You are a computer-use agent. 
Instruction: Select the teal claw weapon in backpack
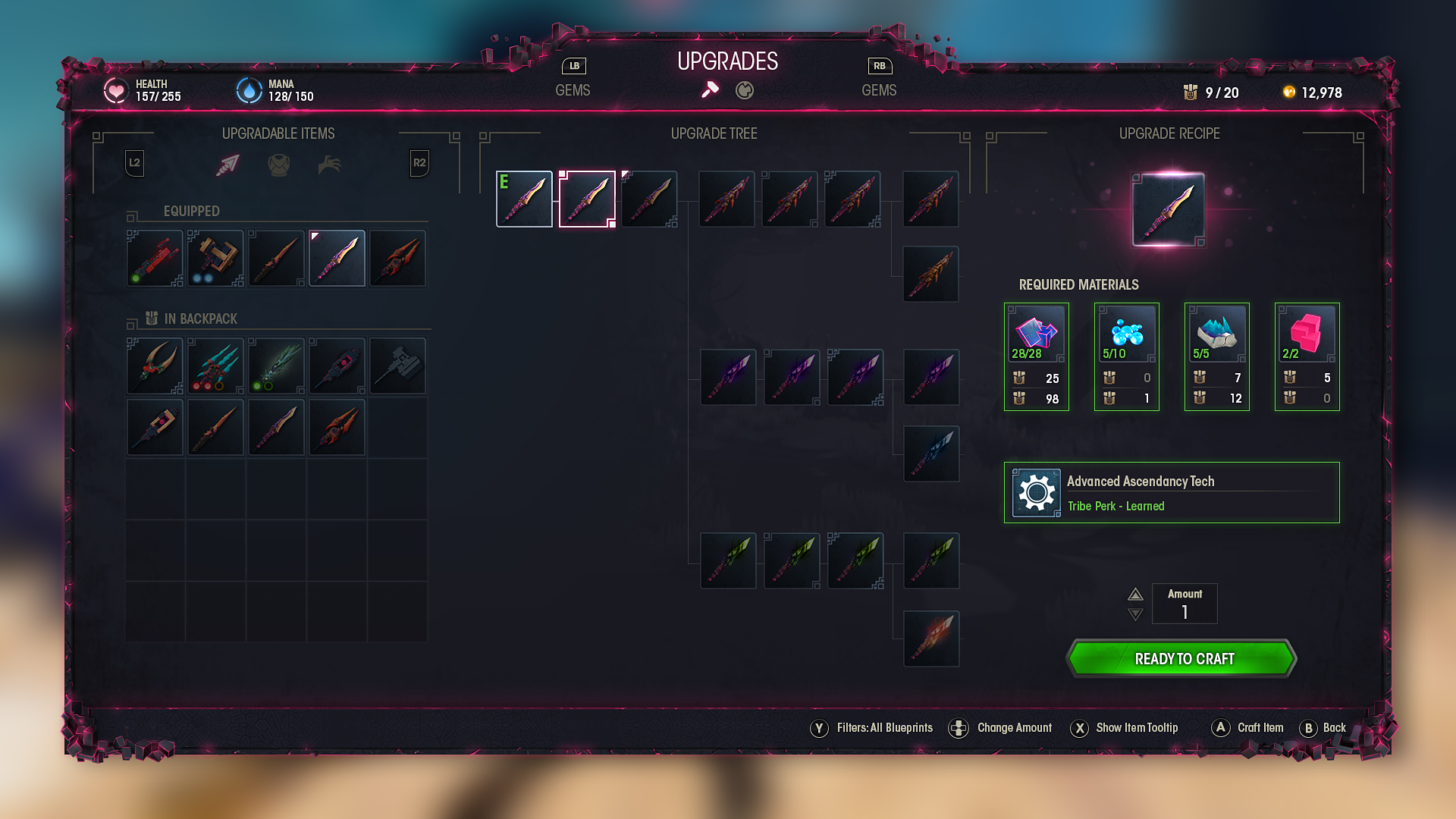pos(215,366)
